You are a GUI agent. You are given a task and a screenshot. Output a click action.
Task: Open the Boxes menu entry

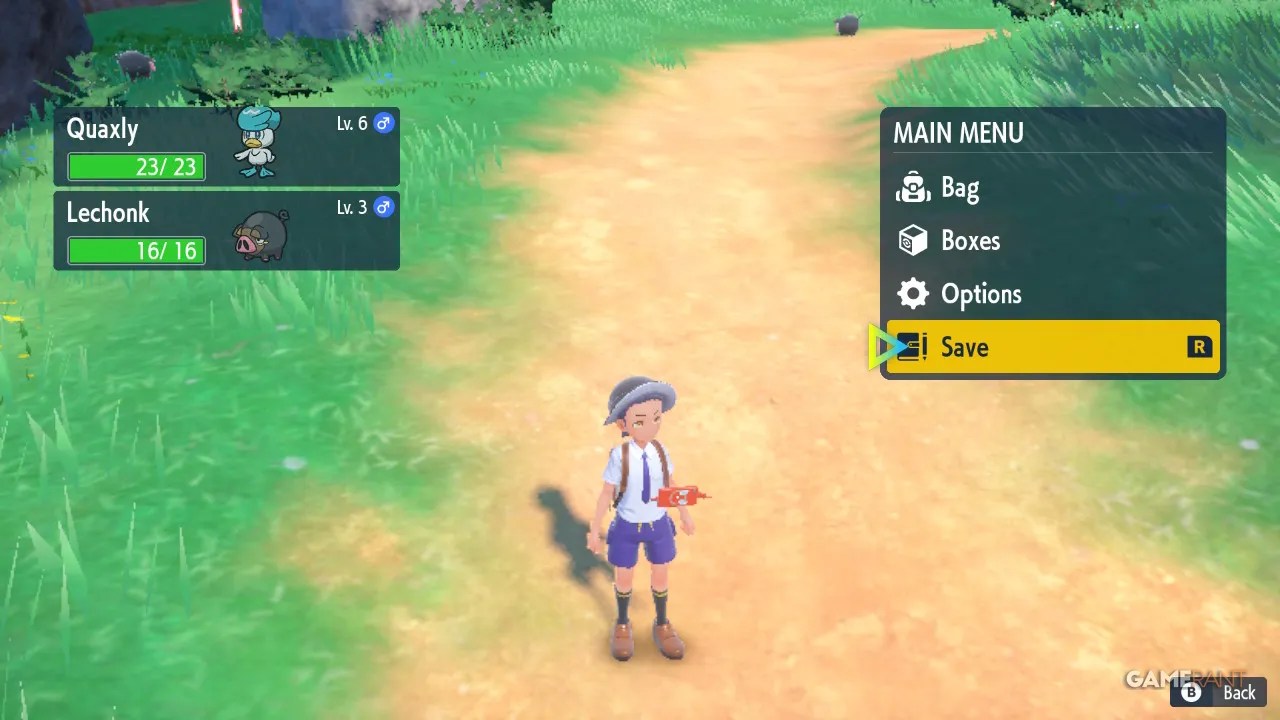[x=969, y=240]
